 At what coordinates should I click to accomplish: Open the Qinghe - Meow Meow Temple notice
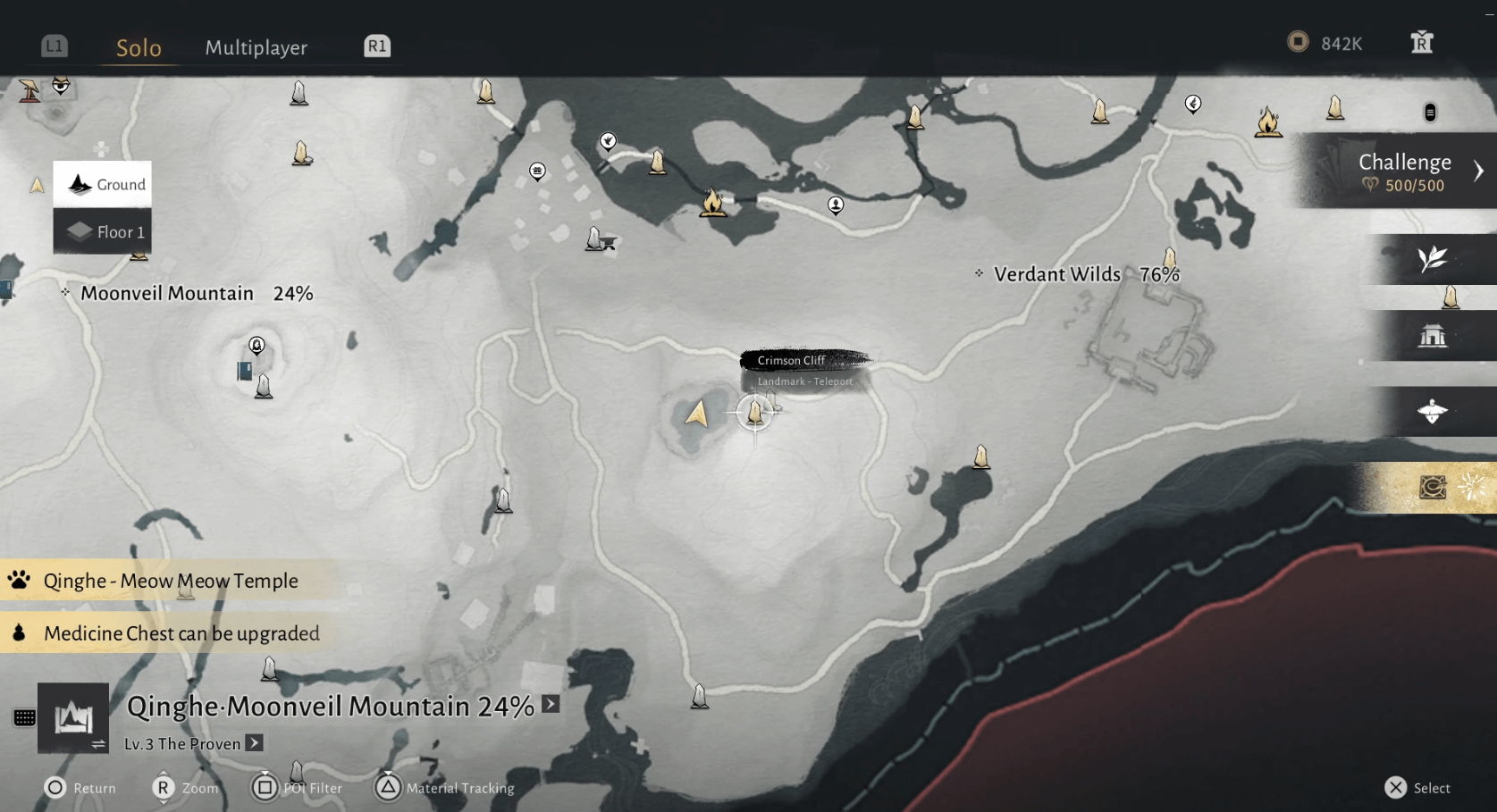point(170,581)
